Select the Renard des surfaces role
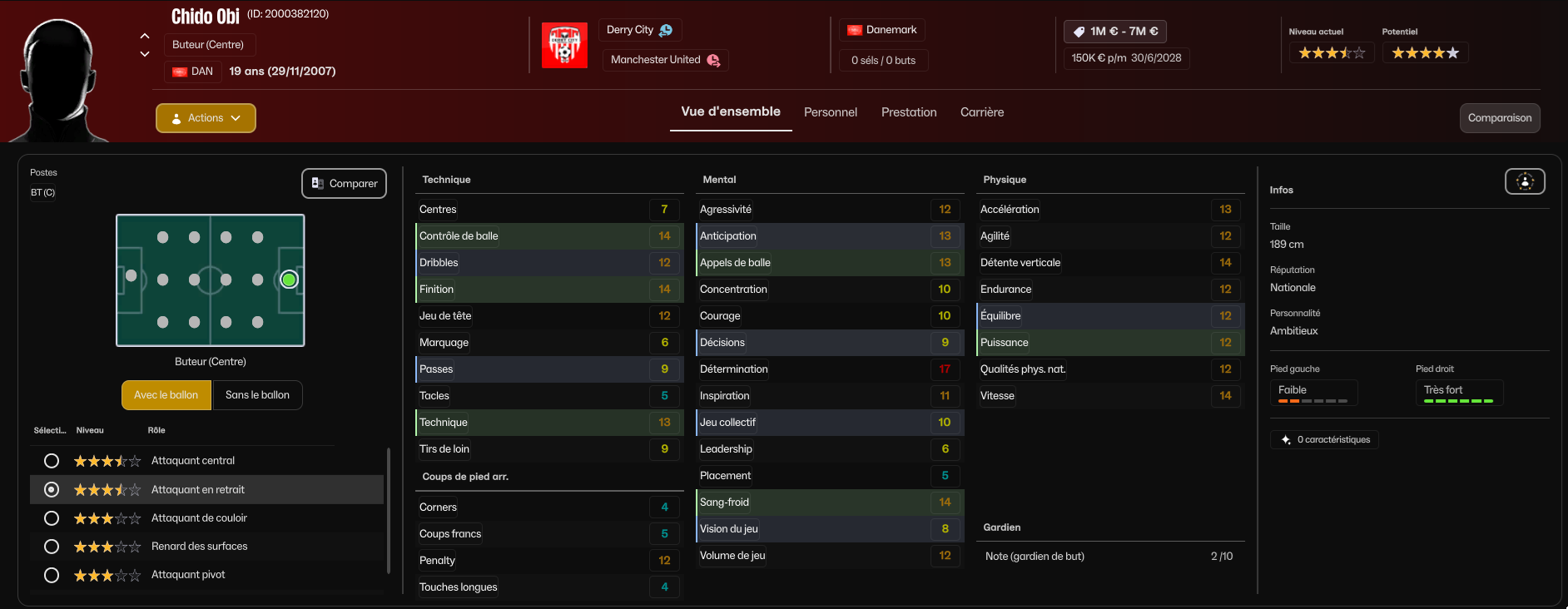Image resolution: width=1568 pixels, height=609 pixels. tap(52, 547)
